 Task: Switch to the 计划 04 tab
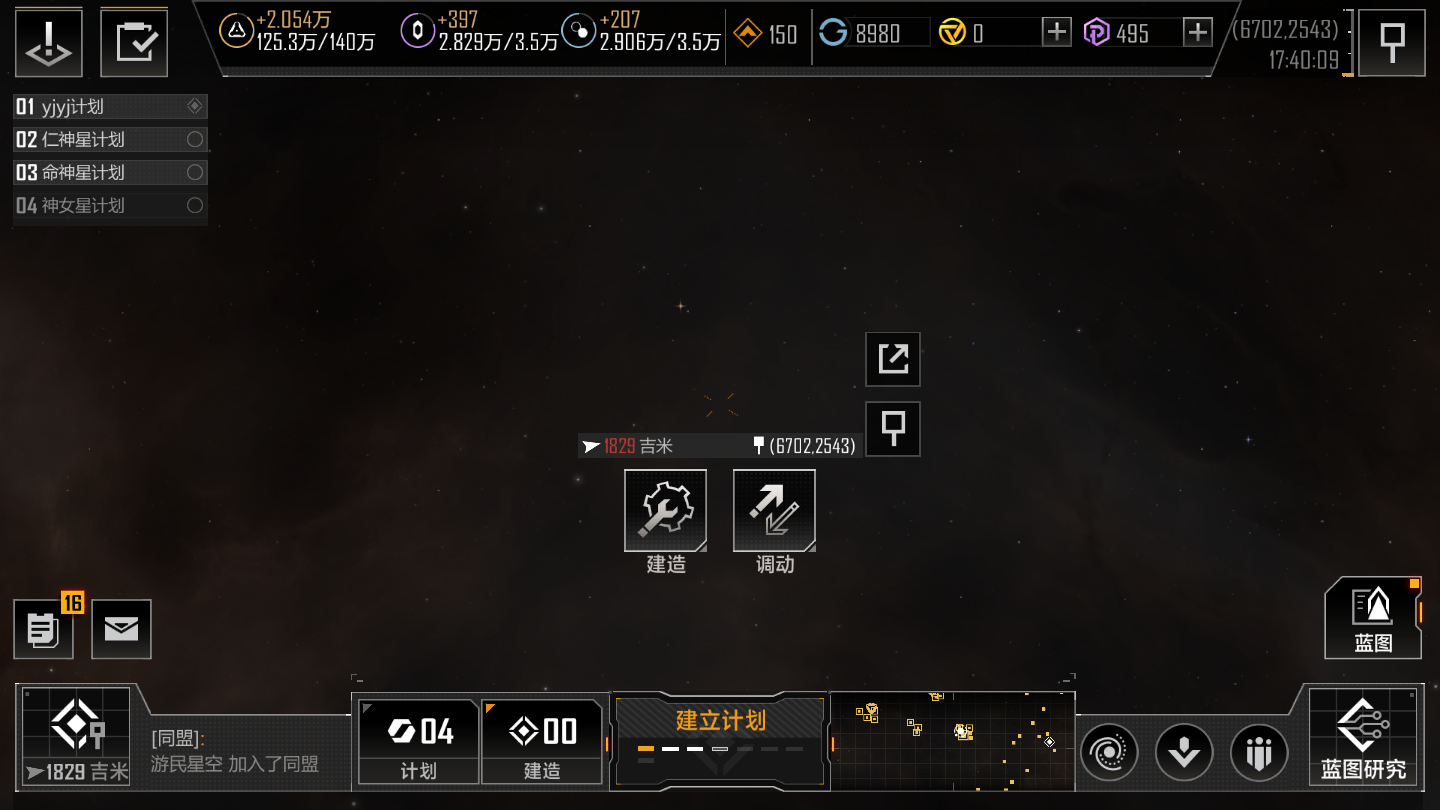(x=417, y=740)
